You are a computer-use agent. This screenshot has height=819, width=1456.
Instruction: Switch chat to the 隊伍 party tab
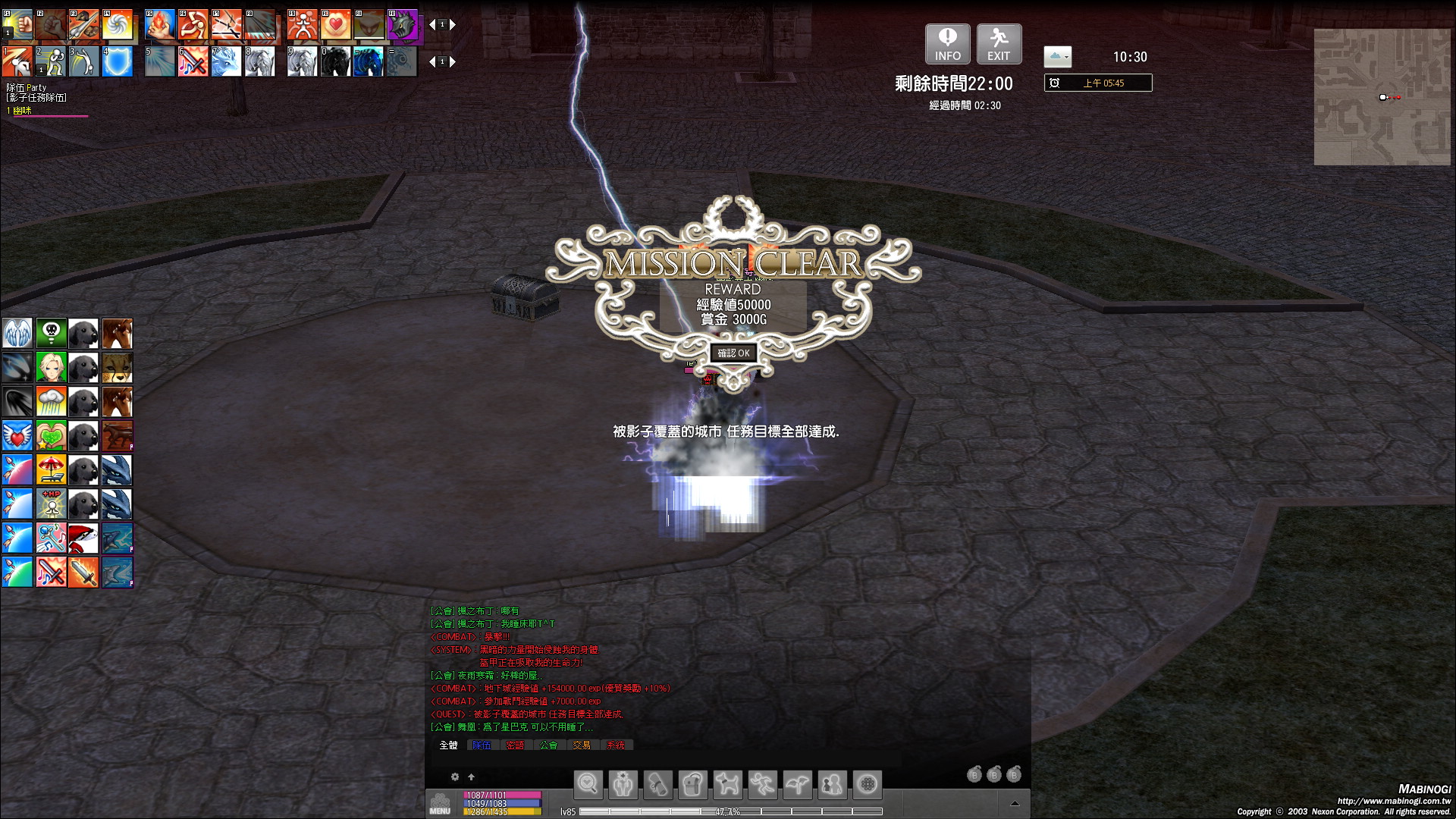click(482, 745)
